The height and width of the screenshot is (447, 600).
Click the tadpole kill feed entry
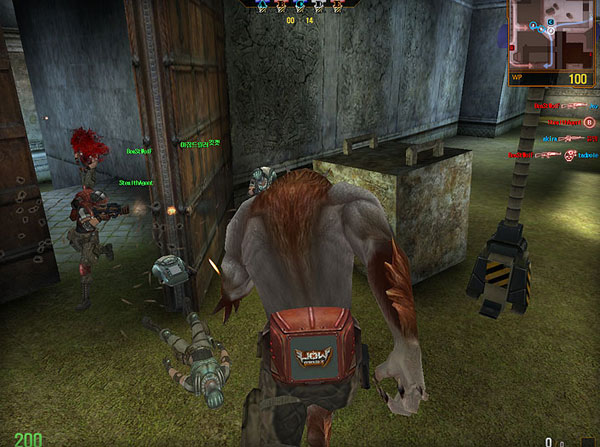click(584, 155)
